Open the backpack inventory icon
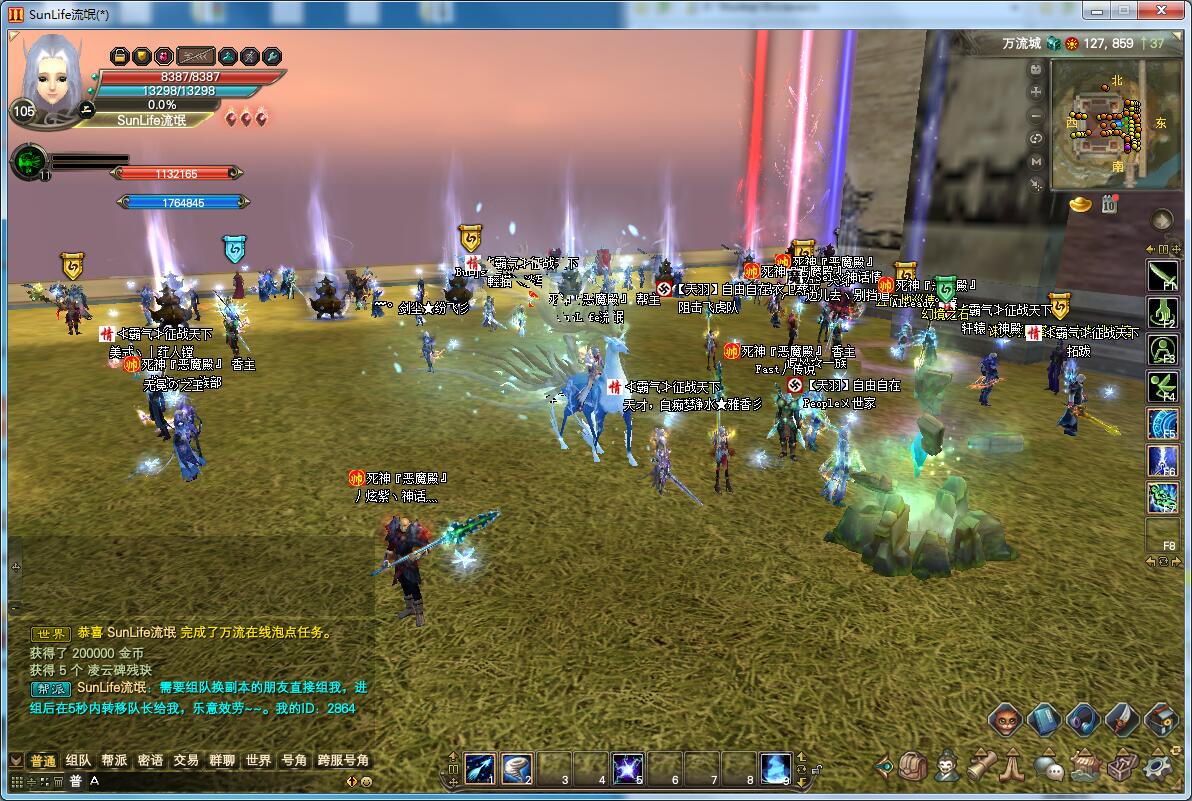Viewport: 1192px width, 801px height. click(912, 766)
